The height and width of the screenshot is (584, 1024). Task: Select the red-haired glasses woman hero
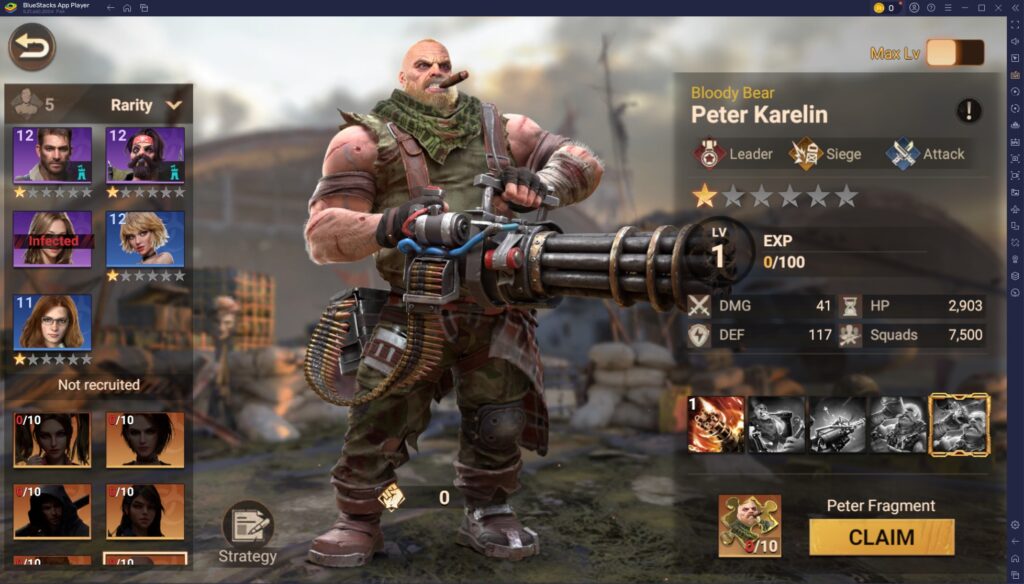point(53,322)
